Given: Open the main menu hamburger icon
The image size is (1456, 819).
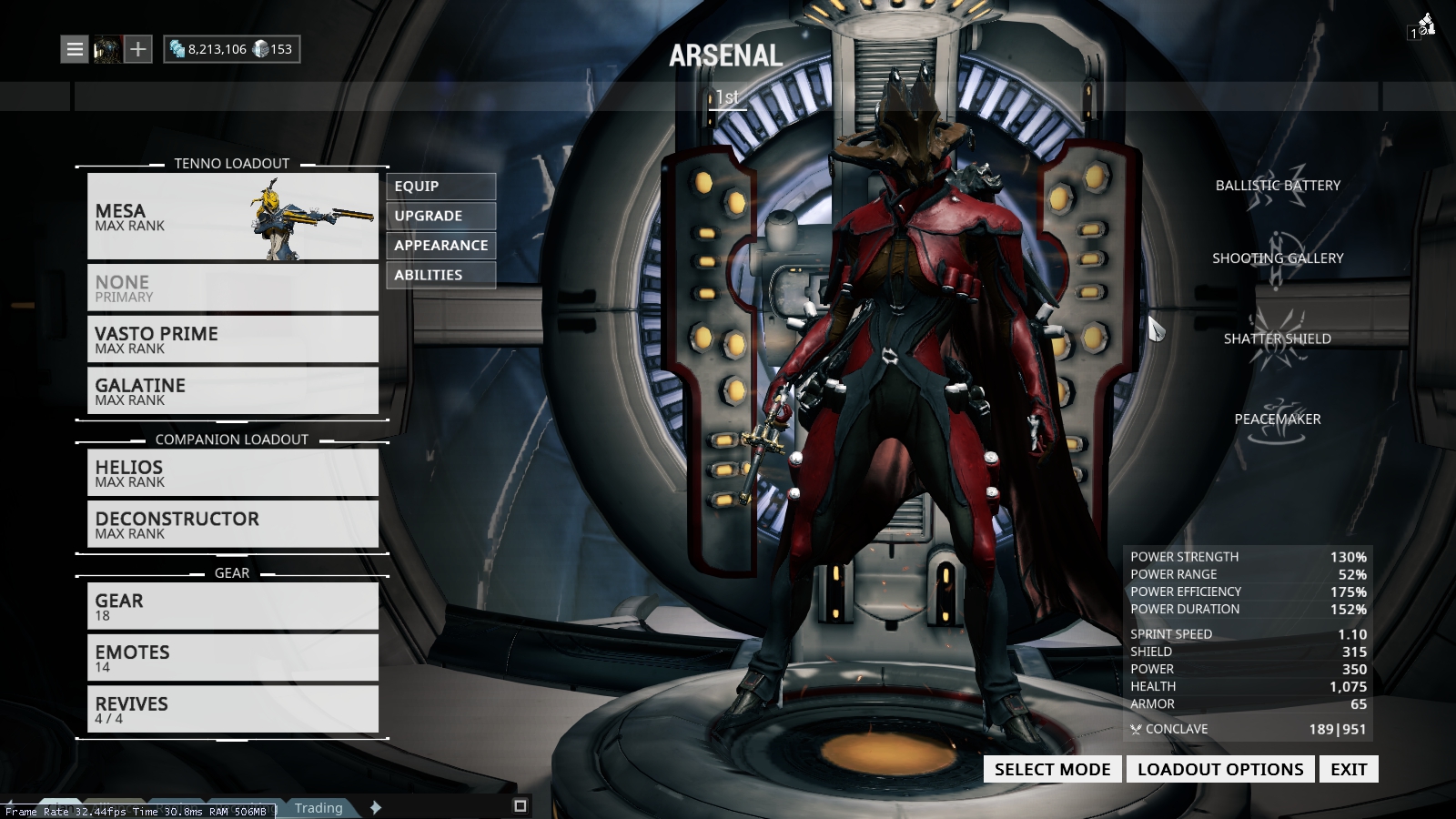Looking at the screenshot, I should [x=74, y=49].
